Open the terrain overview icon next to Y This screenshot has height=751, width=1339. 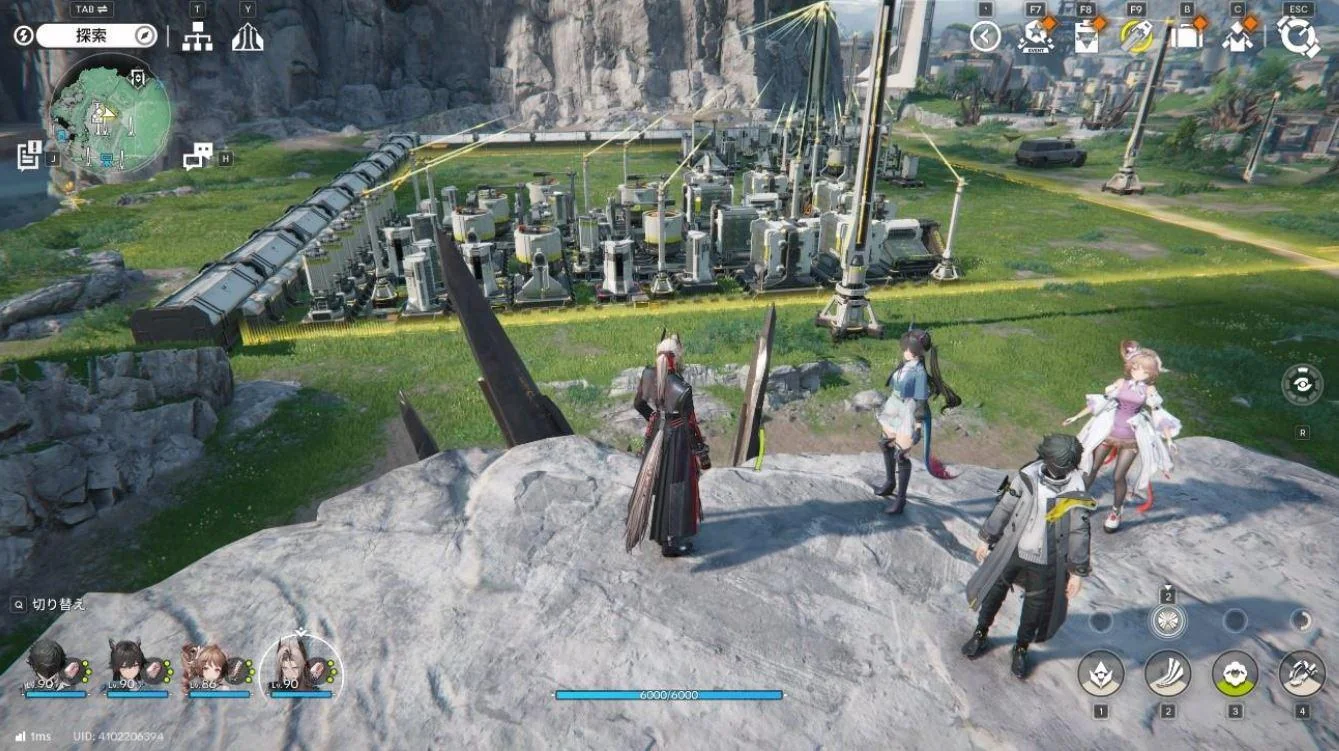click(x=247, y=38)
